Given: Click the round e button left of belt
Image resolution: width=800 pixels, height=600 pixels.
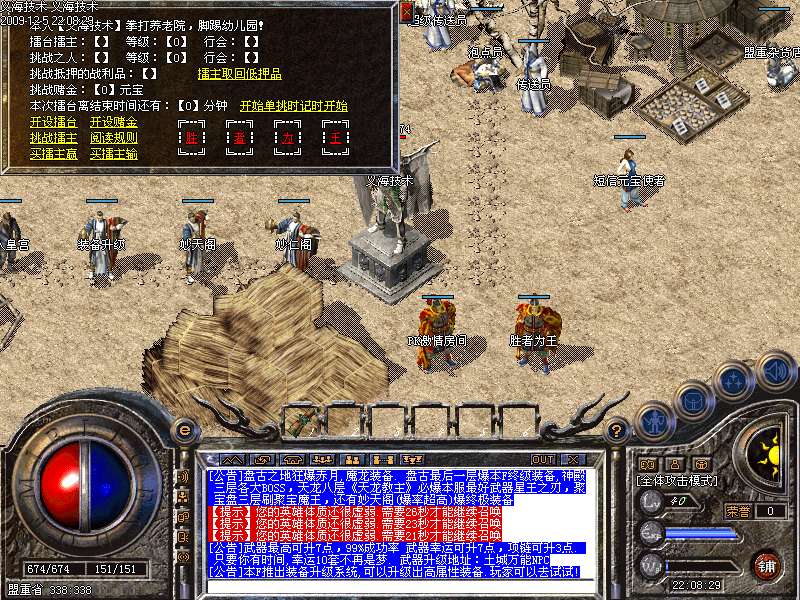Looking at the screenshot, I should pyautogui.click(x=184, y=430).
